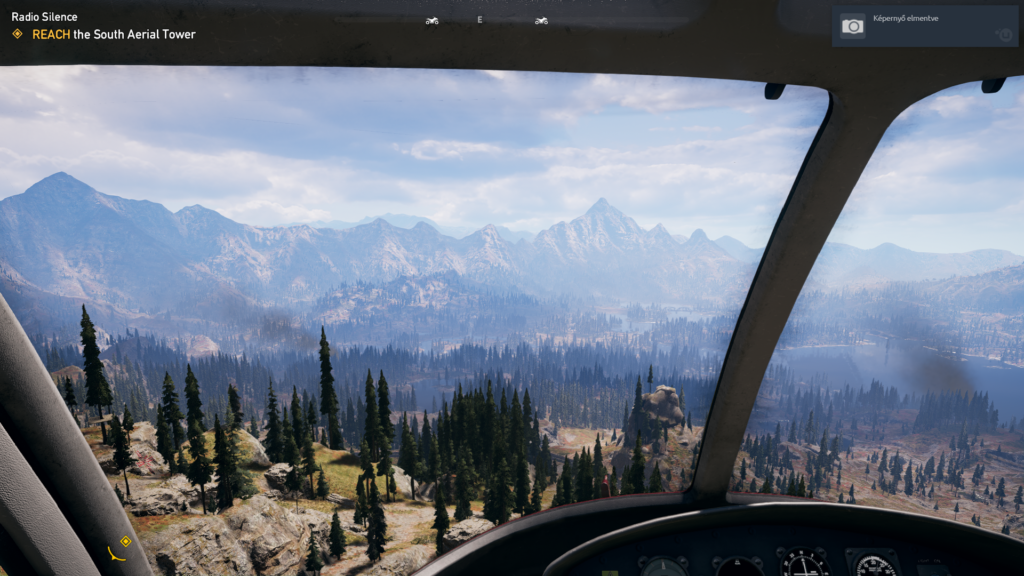Screen dimensions: 1024x576
Task: Click the yellow waypoint diamond above the arc
Action: click(125, 541)
